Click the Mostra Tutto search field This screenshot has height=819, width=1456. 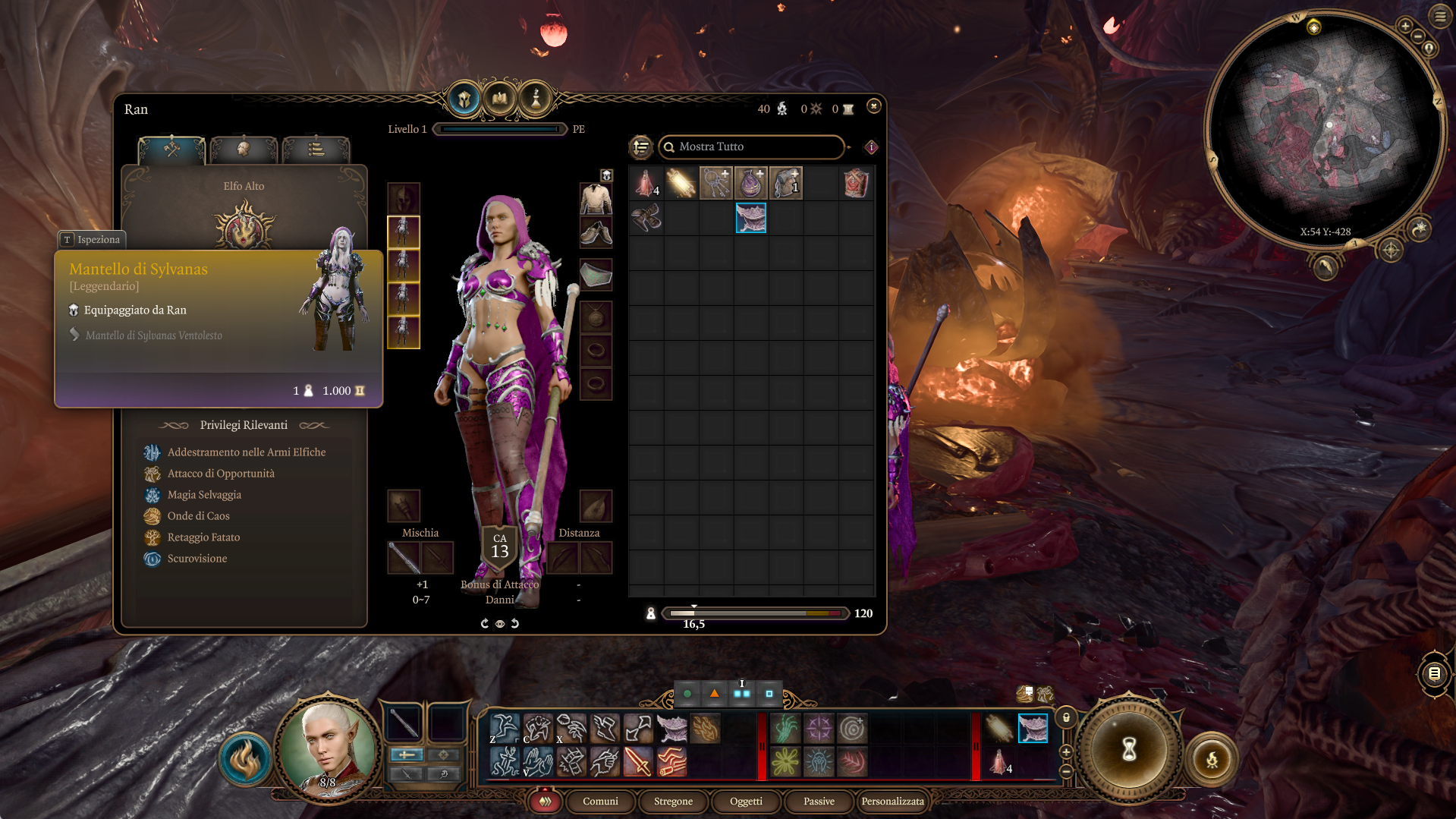(x=751, y=146)
